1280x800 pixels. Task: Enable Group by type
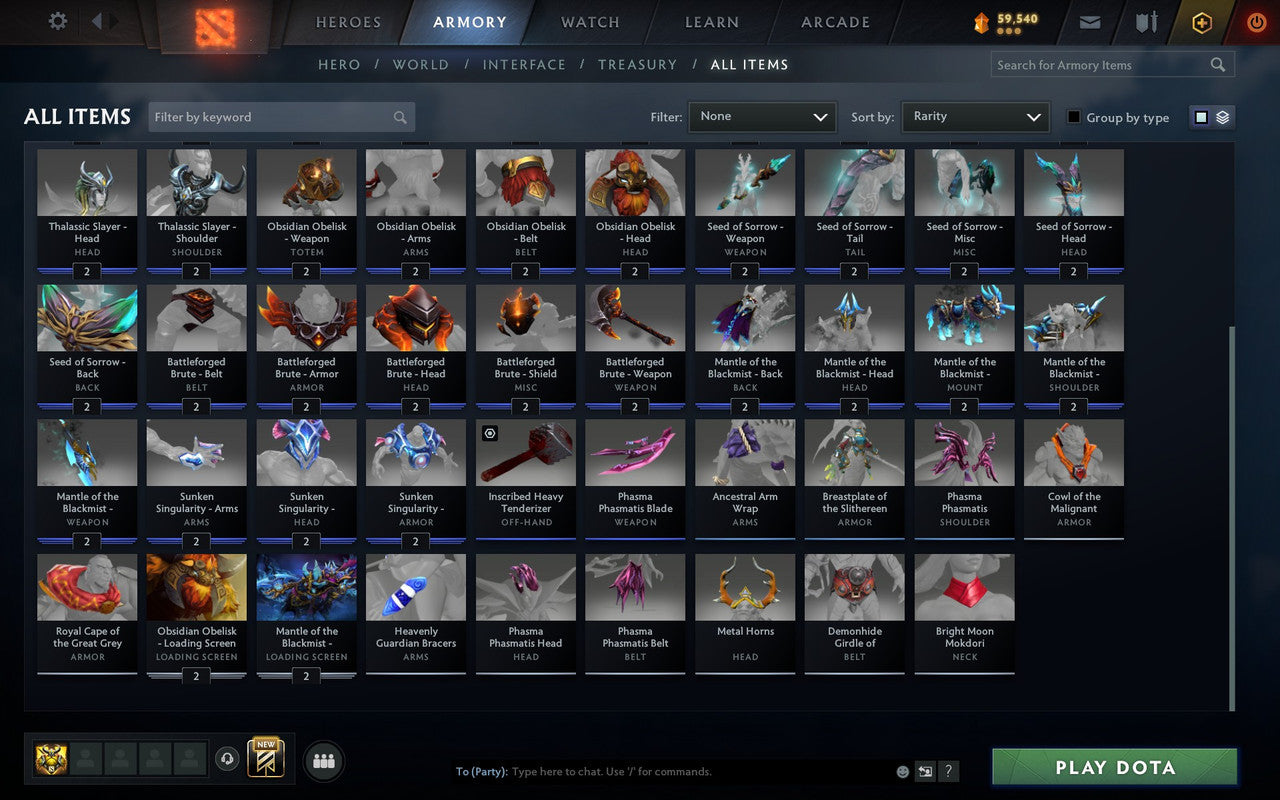coord(1074,117)
